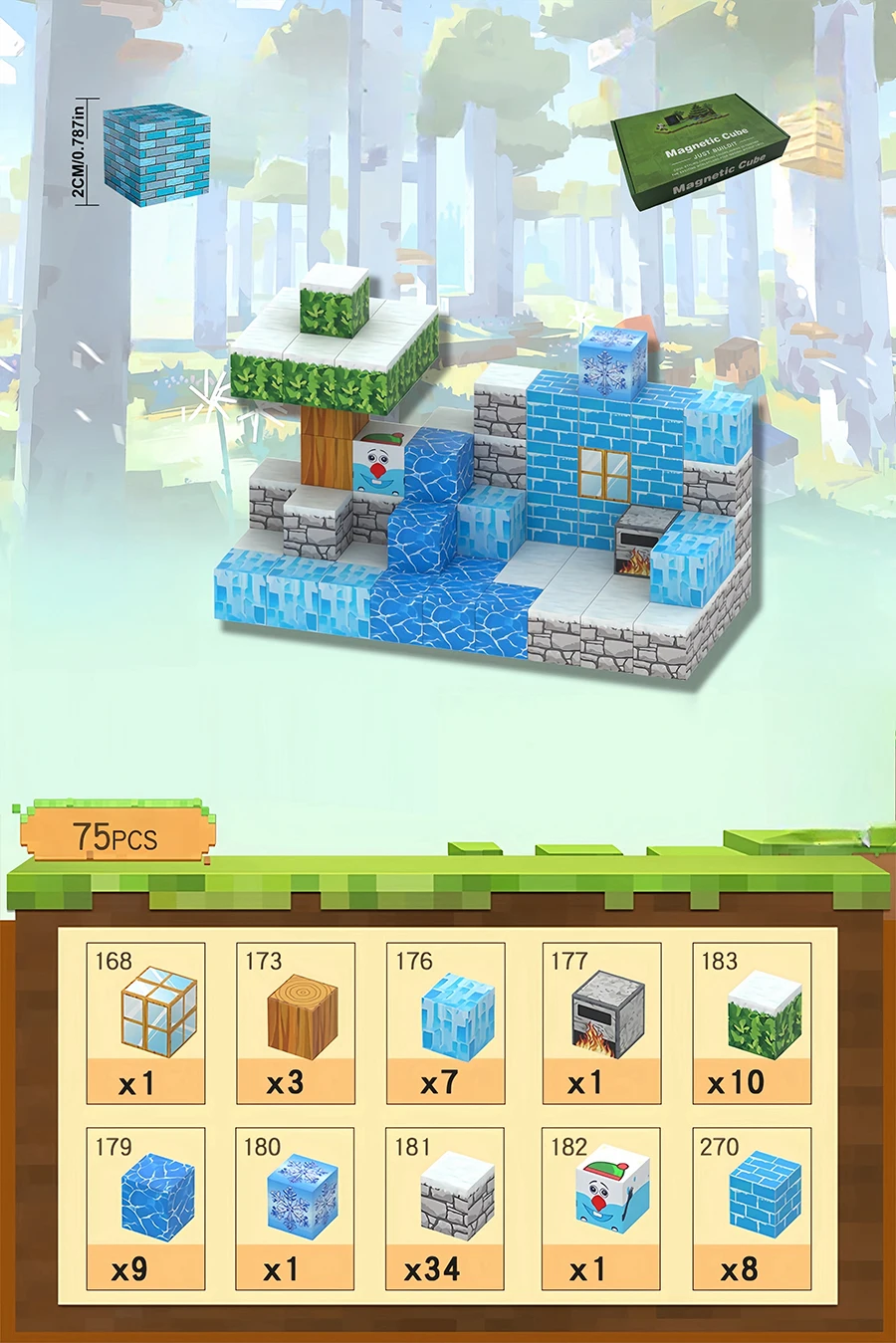Viewport: 896px width, 1343px height.
Task: Select the glass window block tile
Action: tap(146, 1022)
